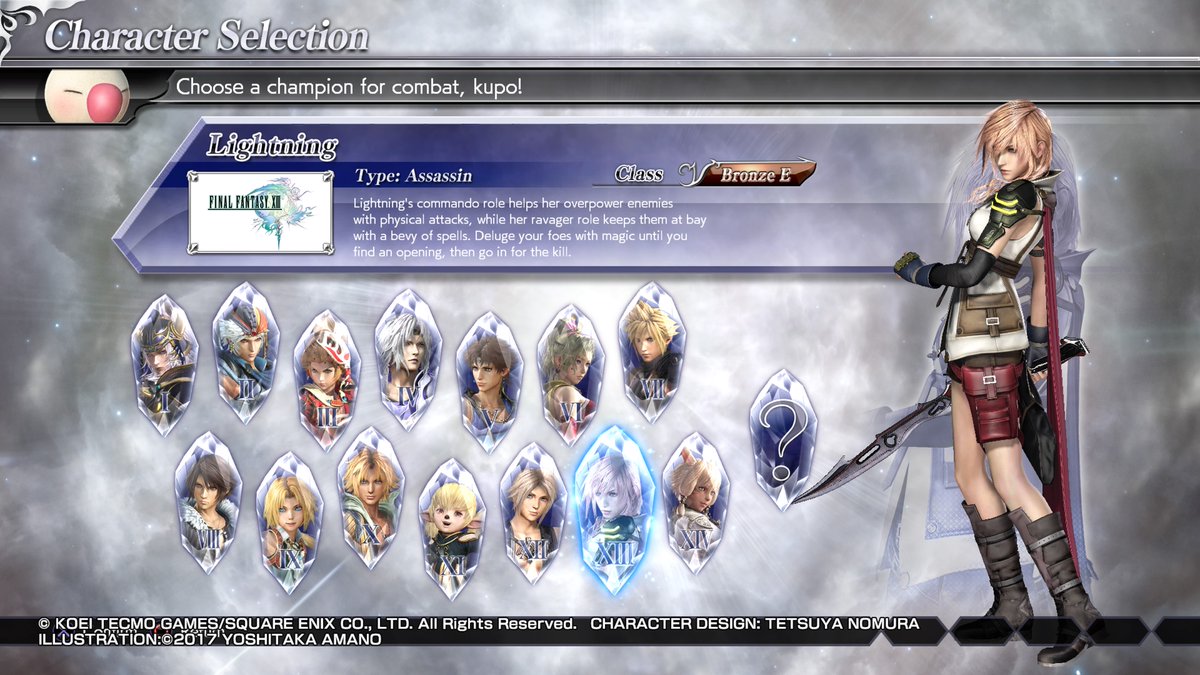Select the Warrior of Light crystal (I)
The height and width of the screenshot is (675, 1200).
(x=164, y=365)
